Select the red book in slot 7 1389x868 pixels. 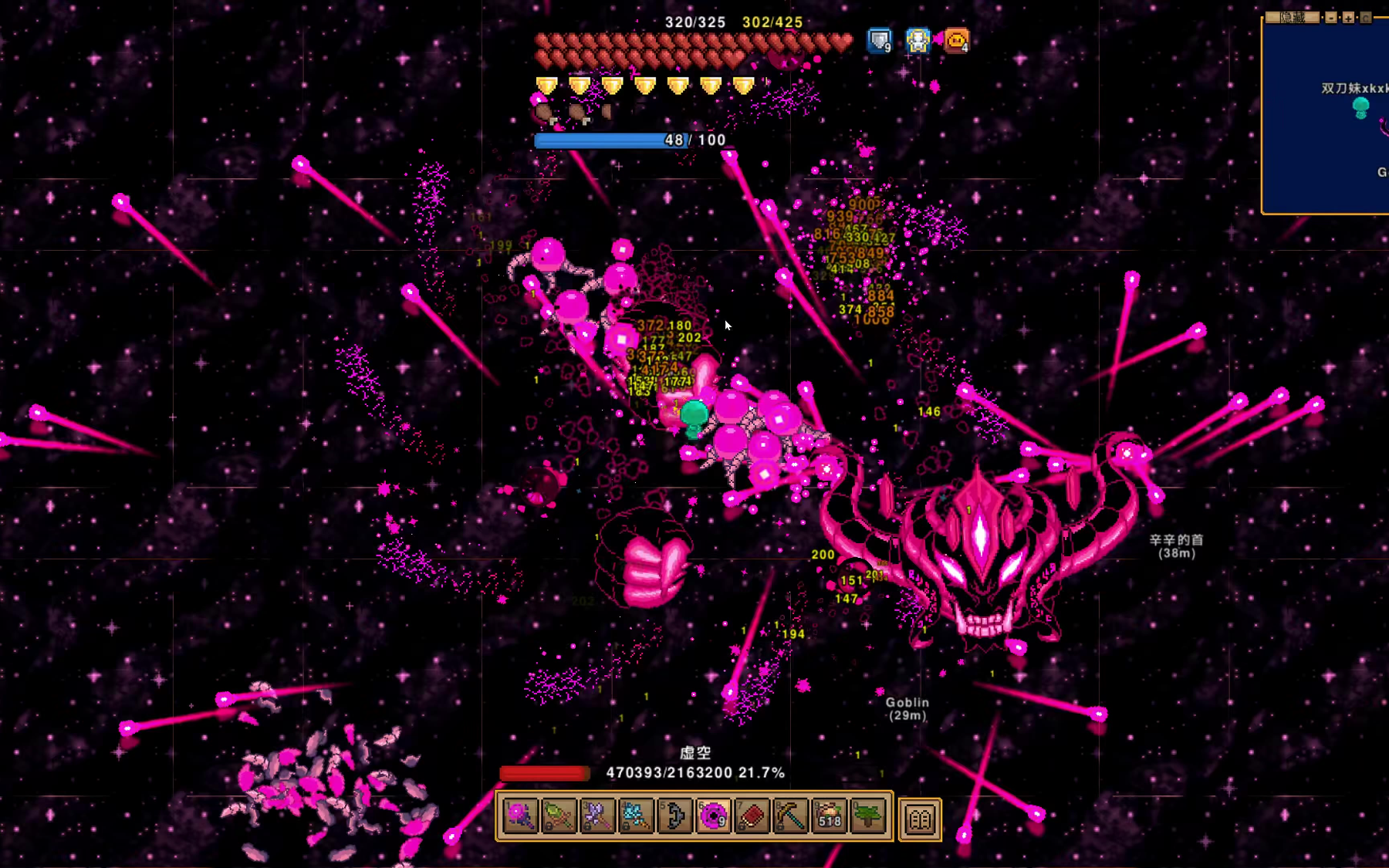coord(752,816)
